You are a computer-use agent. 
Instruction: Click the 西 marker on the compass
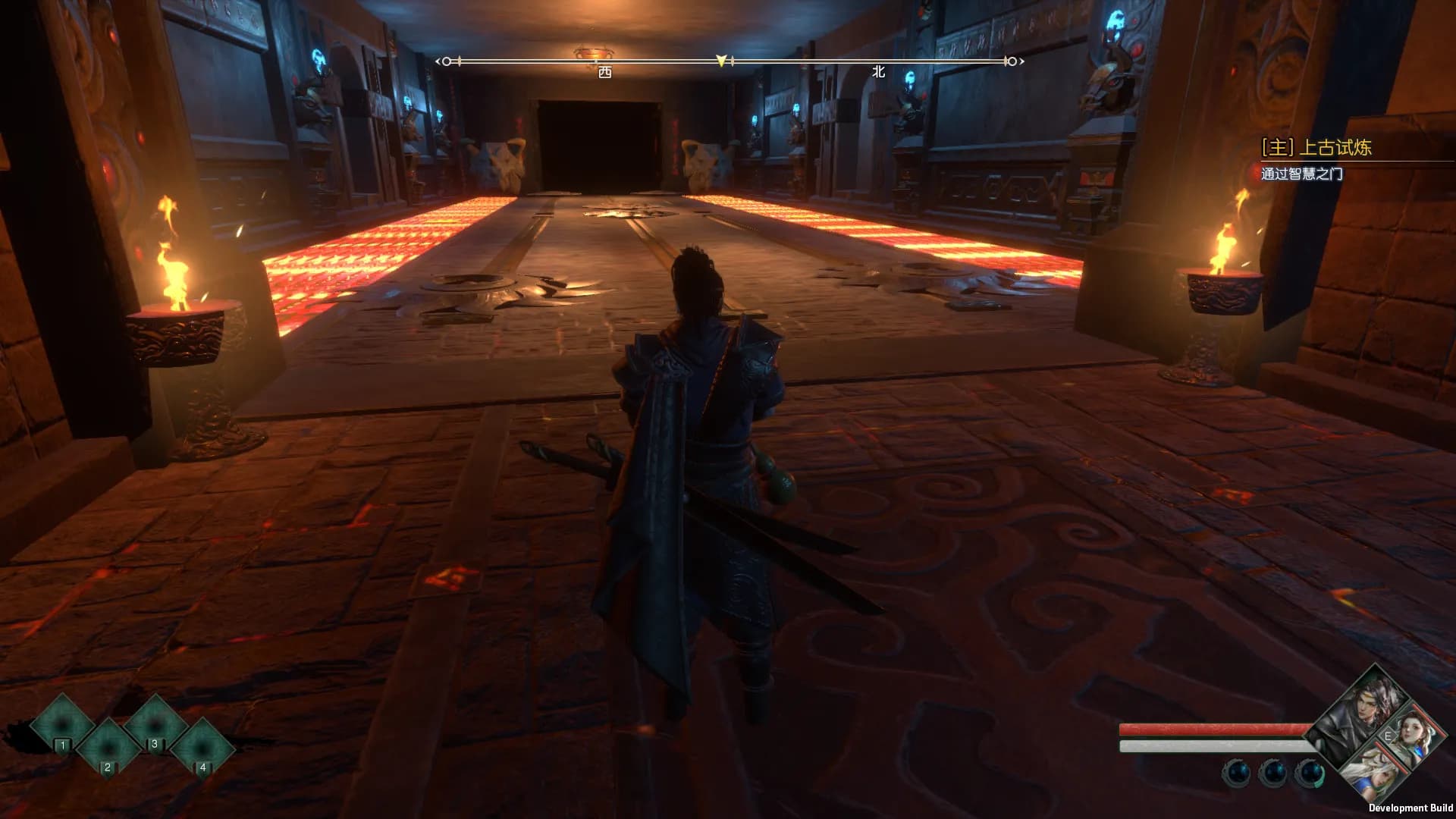[x=604, y=72]
